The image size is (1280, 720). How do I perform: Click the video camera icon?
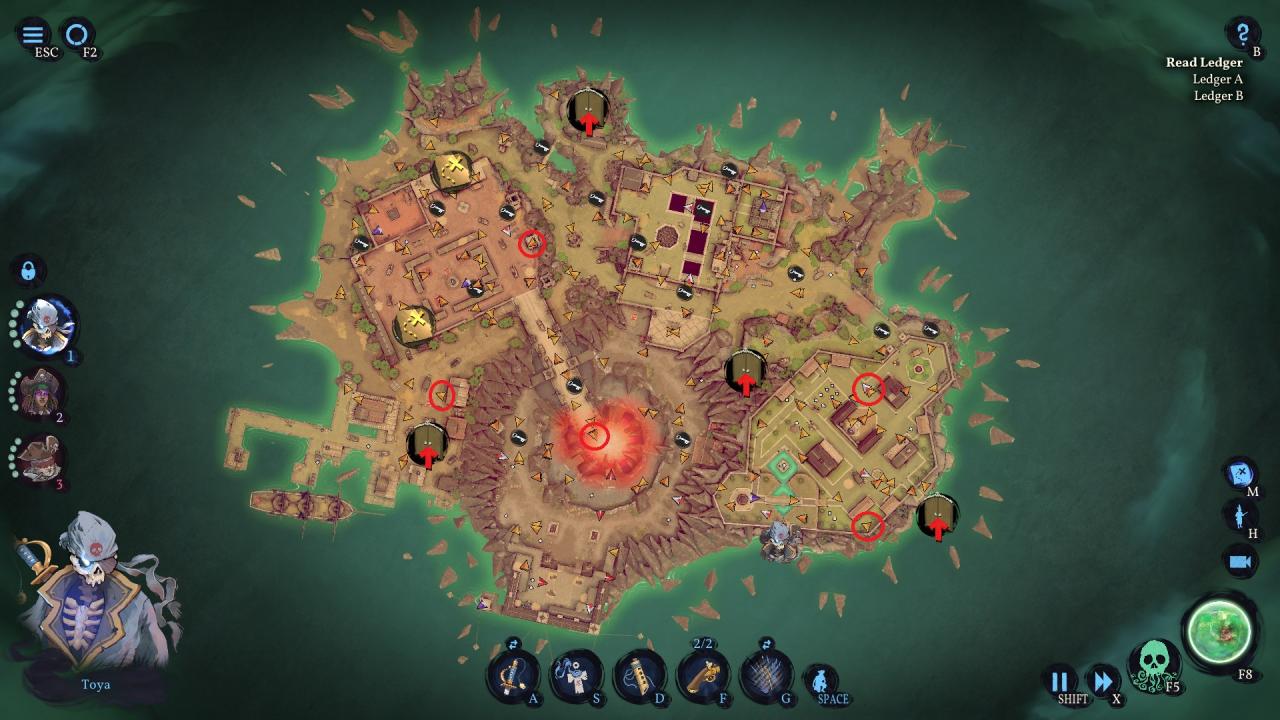(1241, 561)
